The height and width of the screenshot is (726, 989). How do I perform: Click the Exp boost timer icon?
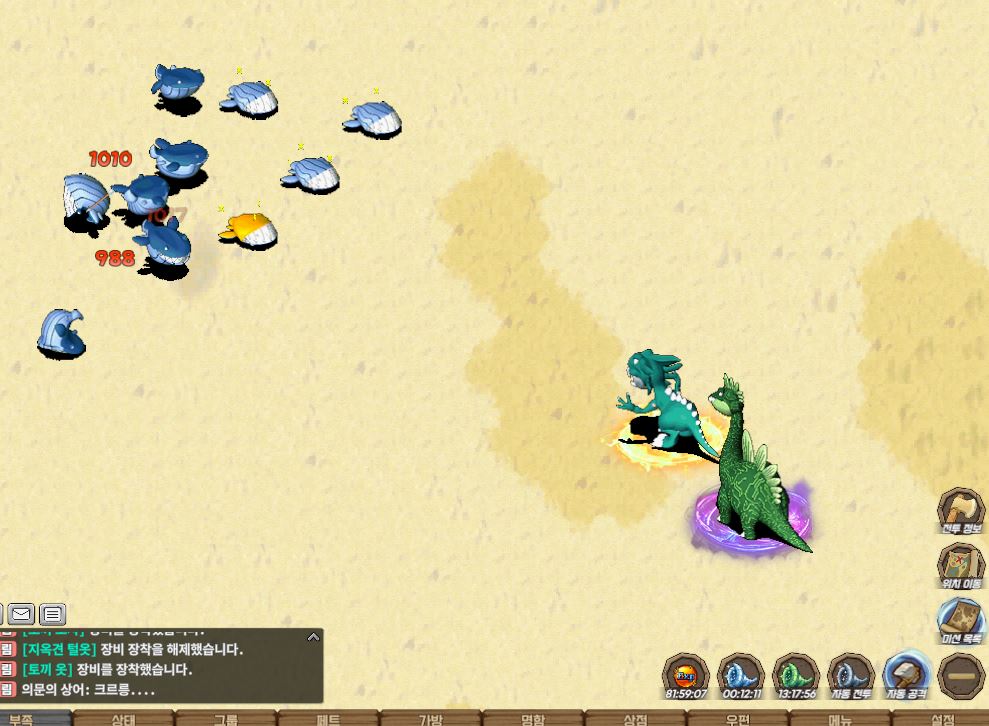point(686,676)
